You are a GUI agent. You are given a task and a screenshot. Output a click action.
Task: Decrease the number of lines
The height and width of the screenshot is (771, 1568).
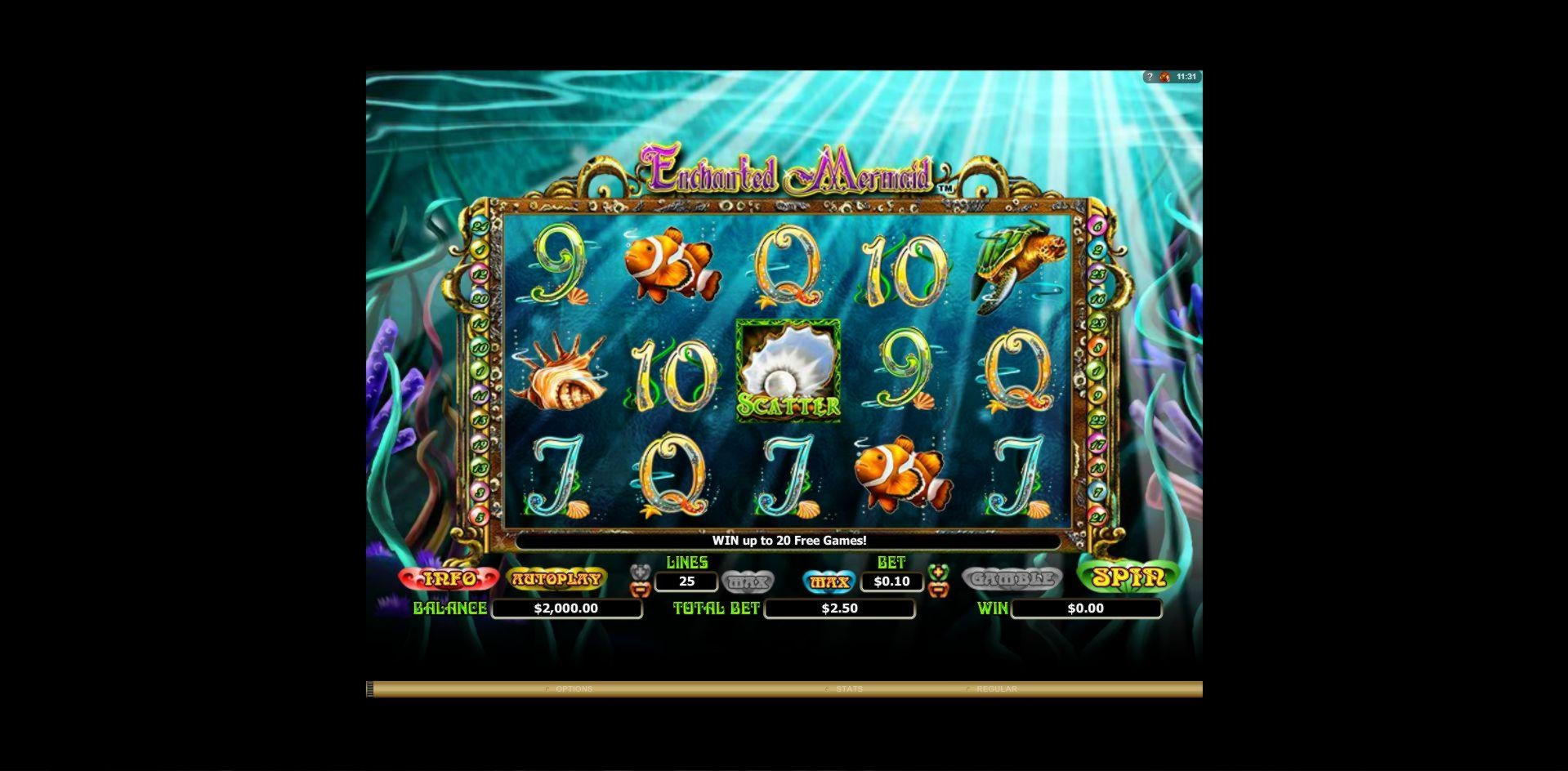coord(641,588)
